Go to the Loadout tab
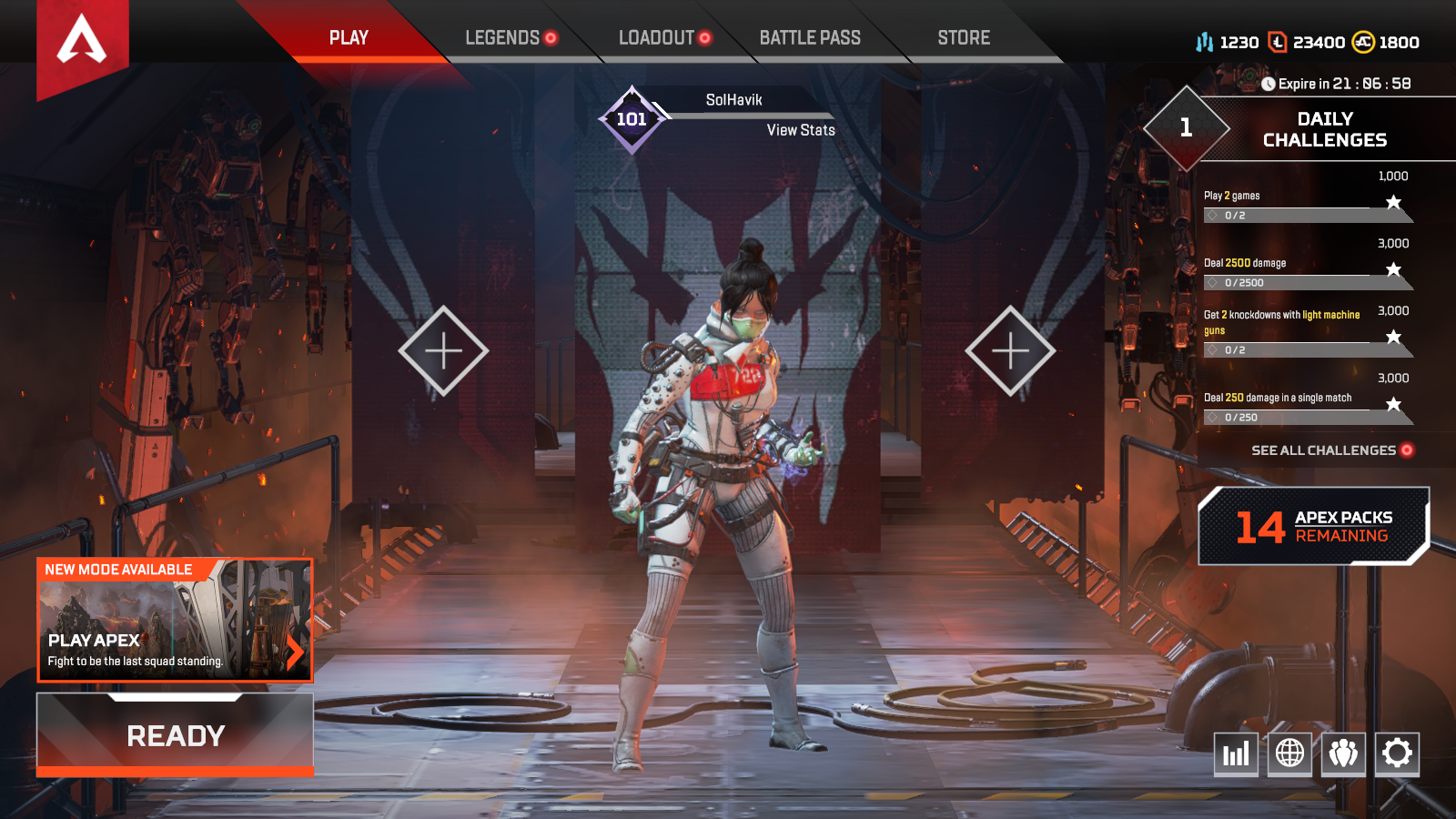This screenshot has width=1456, height=819. [x=656, y=38]
